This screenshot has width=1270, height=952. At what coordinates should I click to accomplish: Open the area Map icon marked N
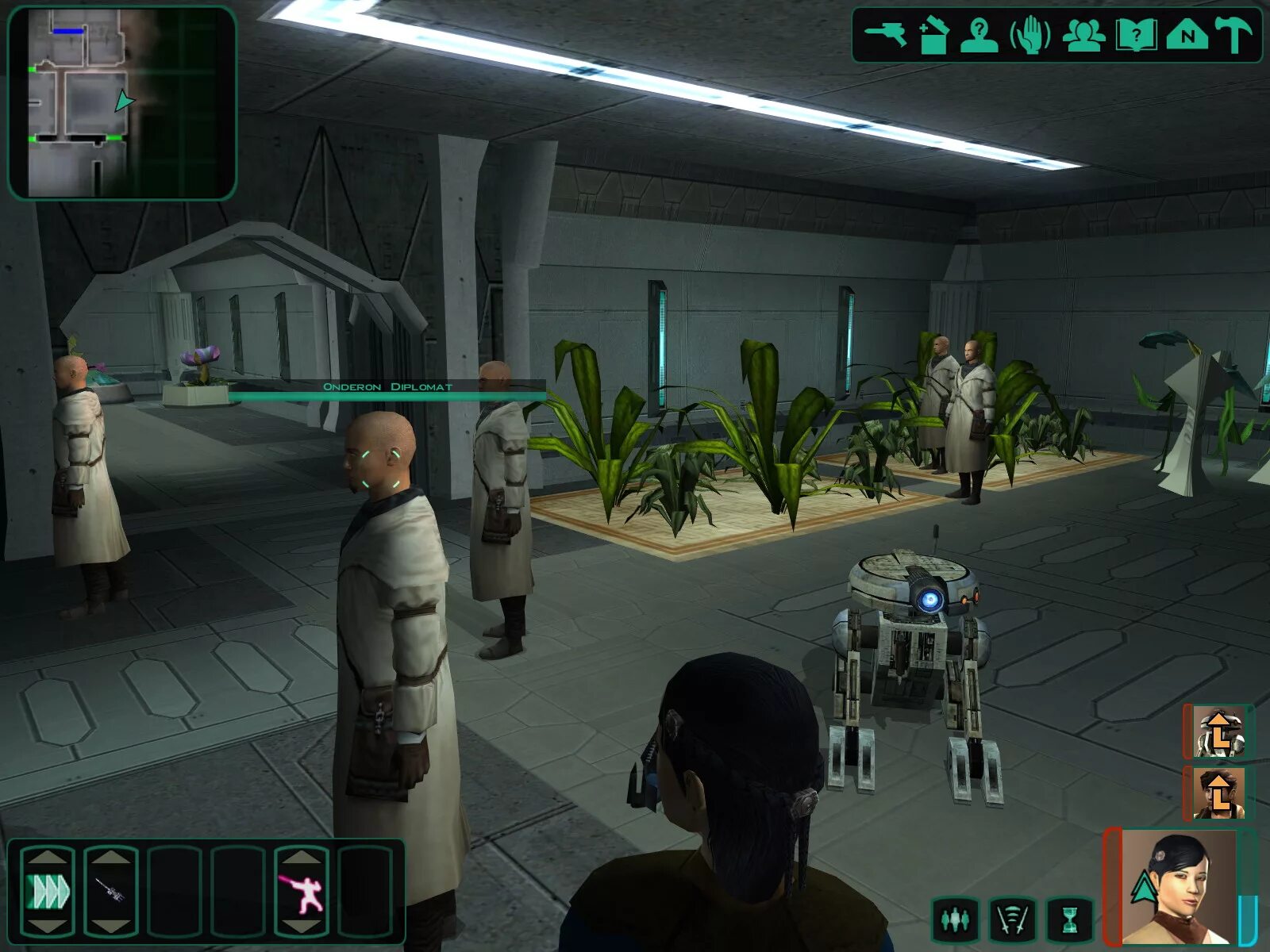coord(1187,36)
